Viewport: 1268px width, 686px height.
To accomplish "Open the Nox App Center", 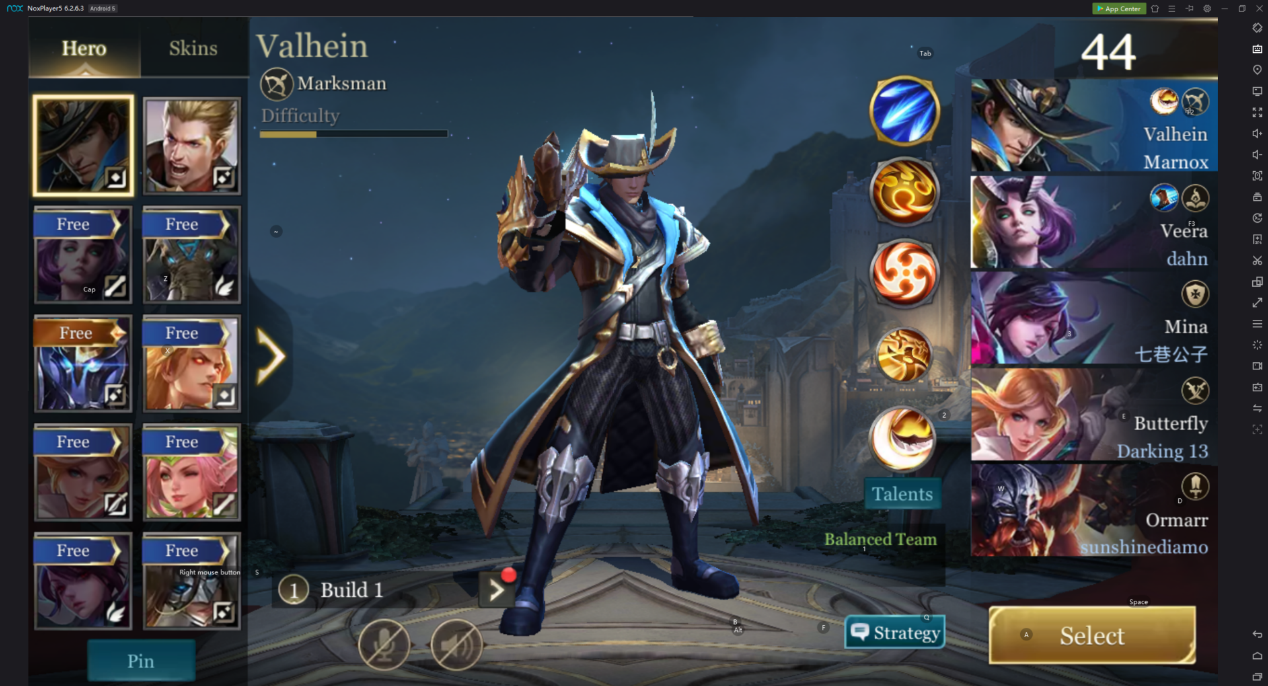I will coord(1118,9).
